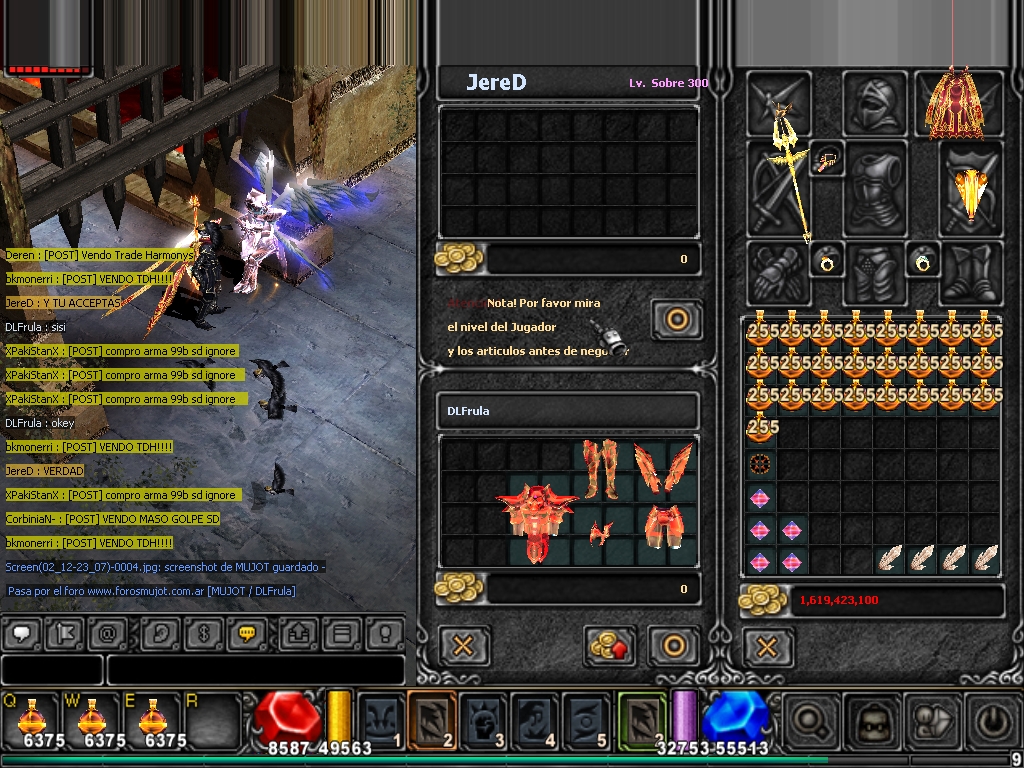Select the equipped golden shield slot
Viewport: 1024px width, 768px height.
[971, 190]
